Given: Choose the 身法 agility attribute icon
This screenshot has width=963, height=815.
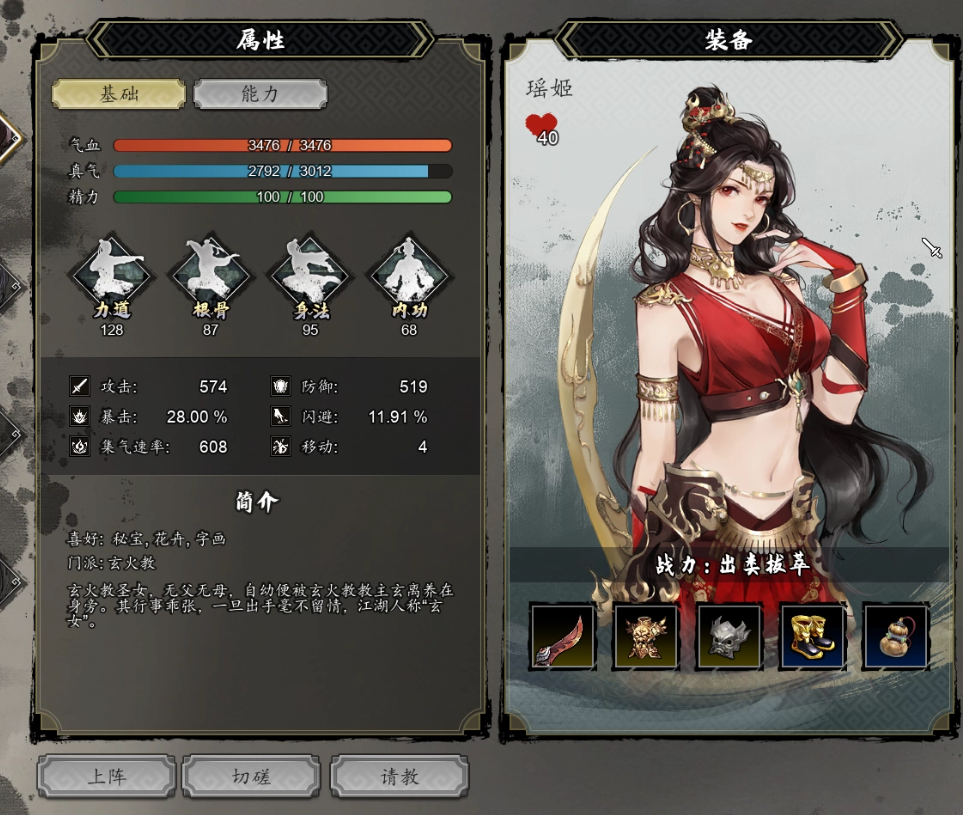Looking at the screenshot, I should pos(310,274).
